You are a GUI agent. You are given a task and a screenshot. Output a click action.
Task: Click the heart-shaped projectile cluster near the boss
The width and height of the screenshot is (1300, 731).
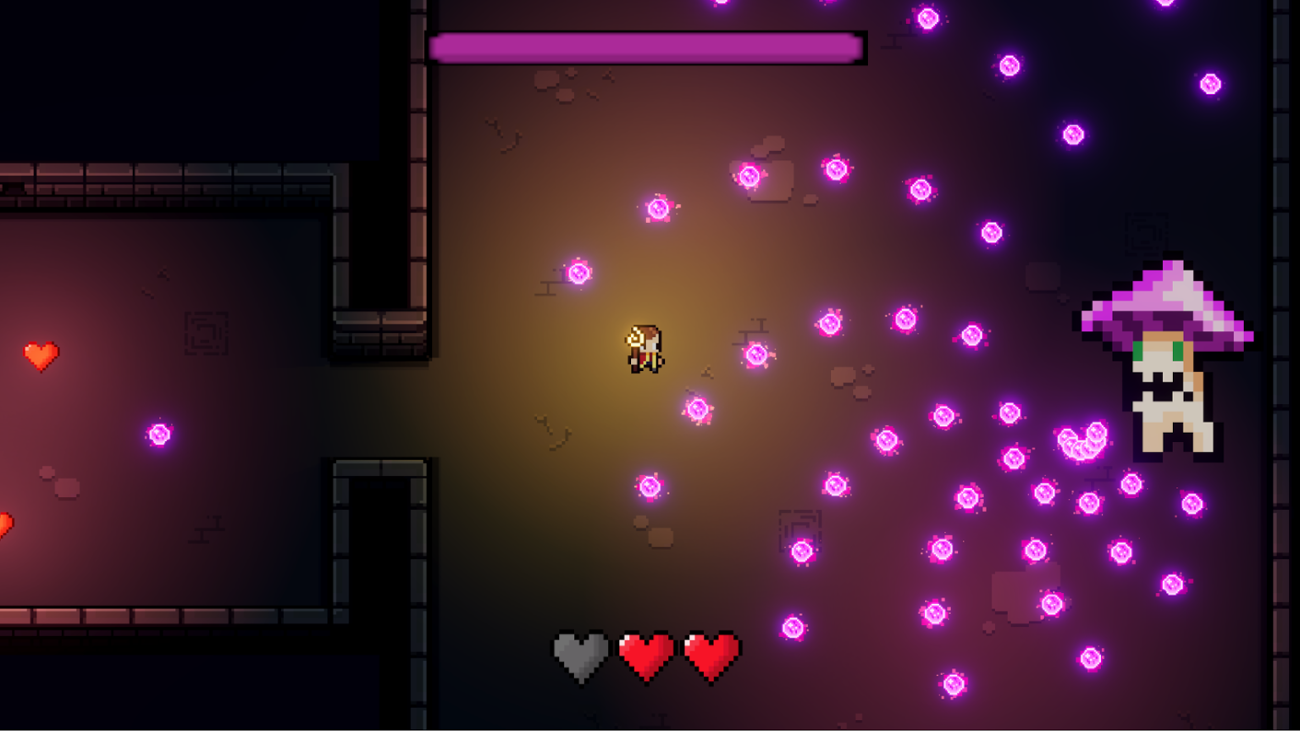(x=1080, y=440)
